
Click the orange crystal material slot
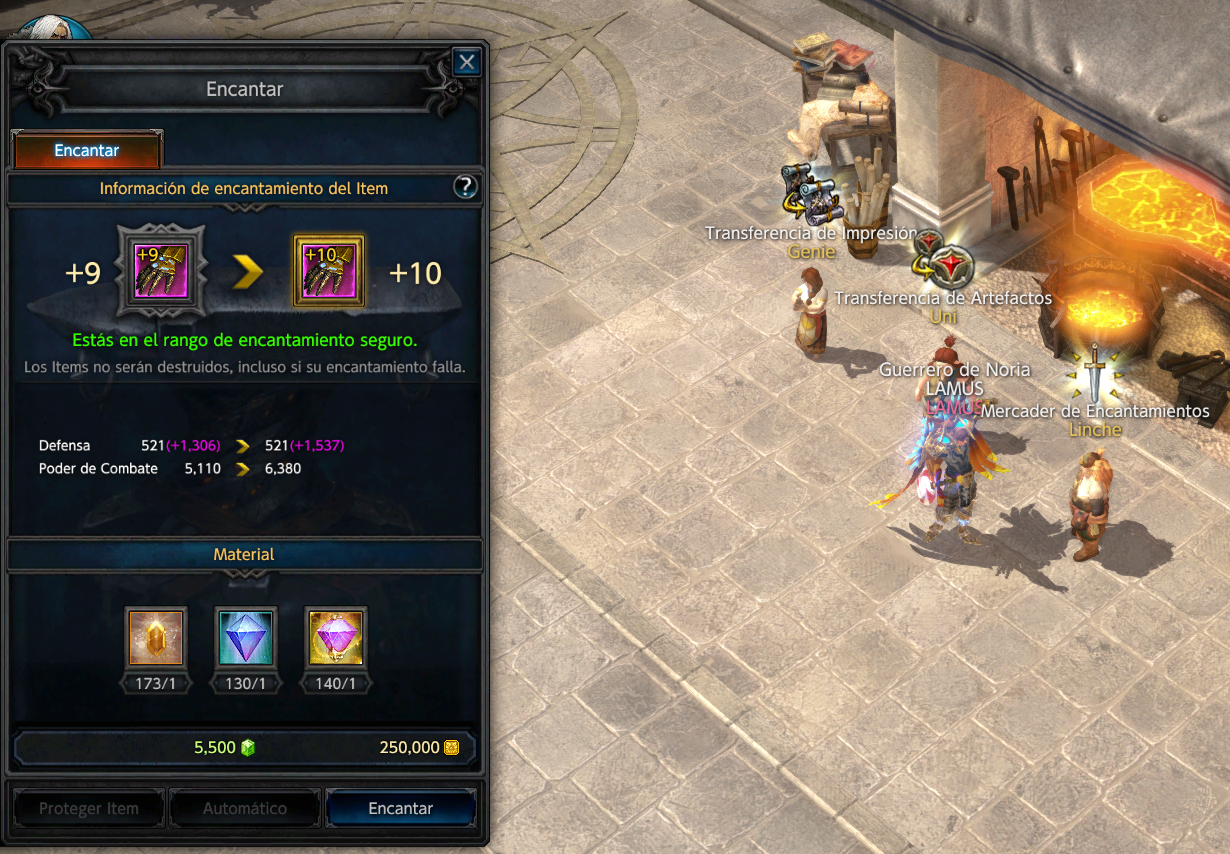point(156,637)
